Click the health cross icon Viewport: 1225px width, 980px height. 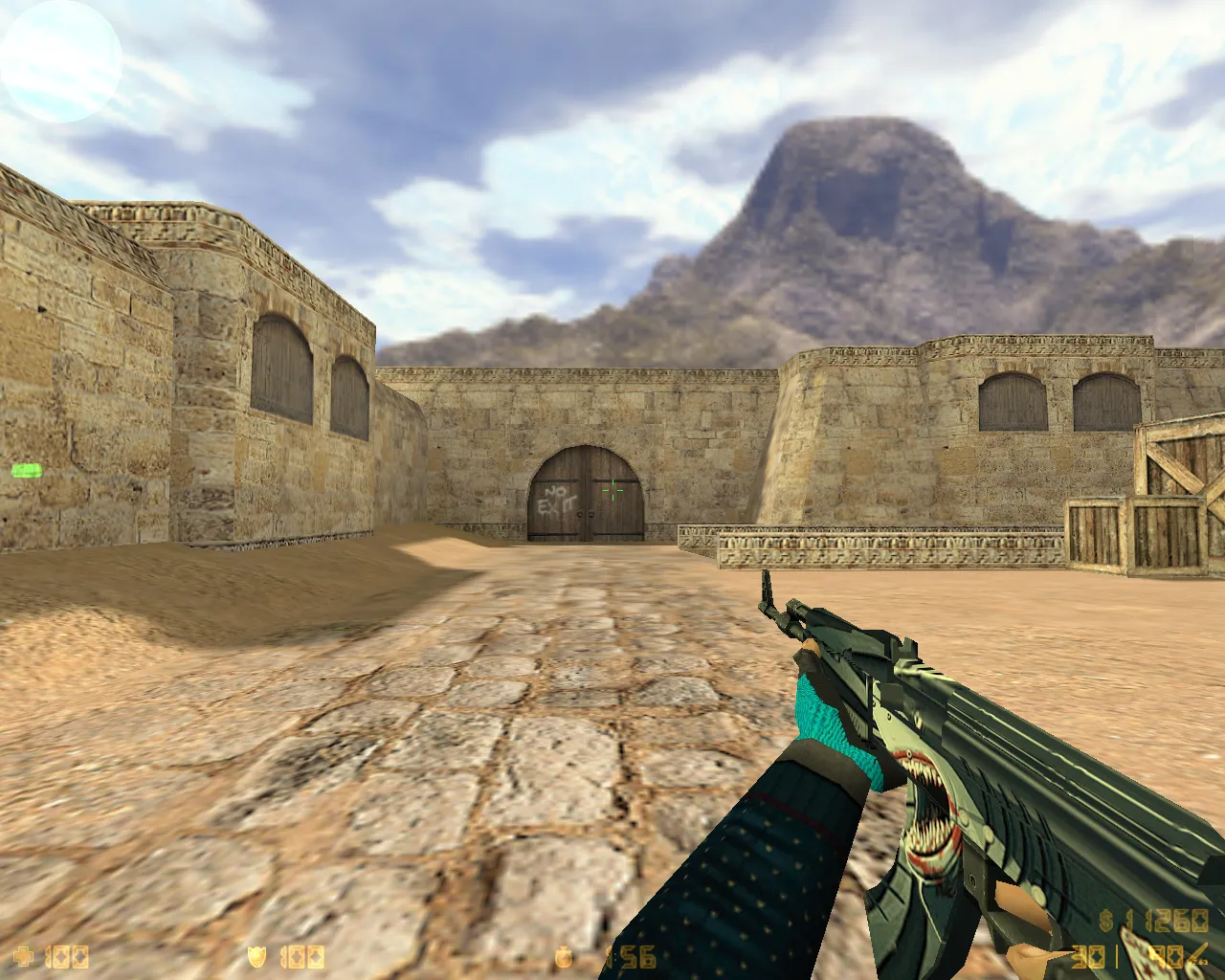pos(24,957)
